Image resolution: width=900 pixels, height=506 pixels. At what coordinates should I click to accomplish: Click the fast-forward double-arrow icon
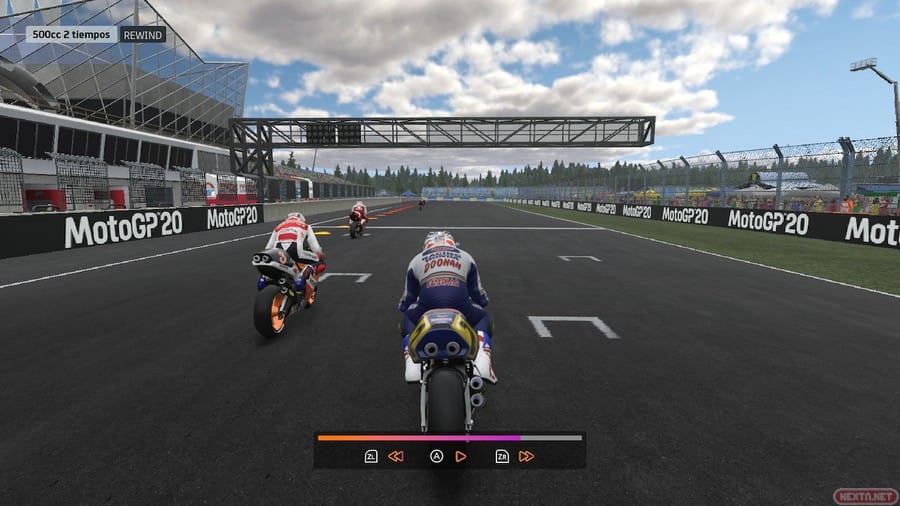tap(526, 456)
